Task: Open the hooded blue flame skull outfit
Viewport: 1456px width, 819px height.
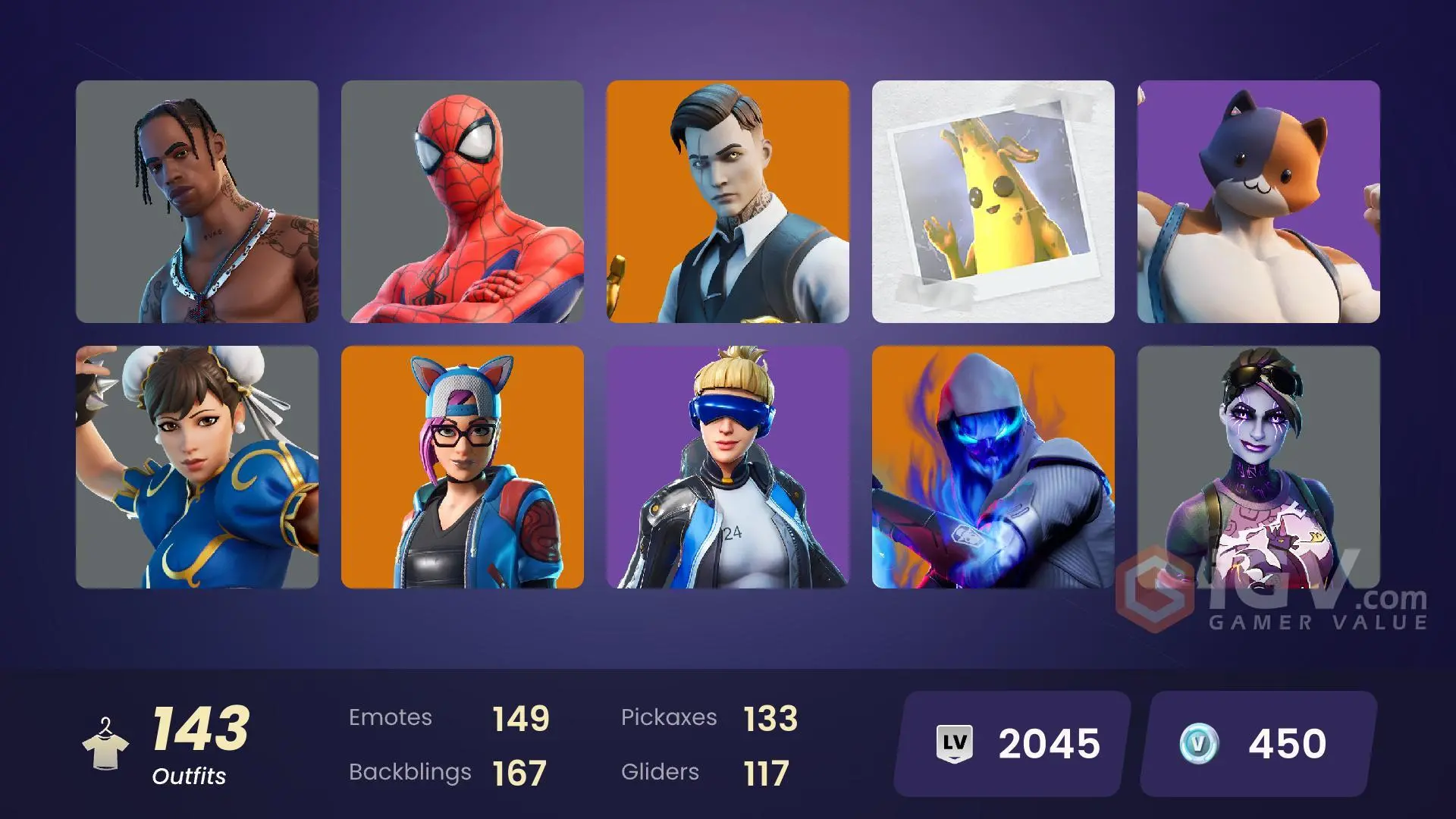Action: (x=993, y=467)
